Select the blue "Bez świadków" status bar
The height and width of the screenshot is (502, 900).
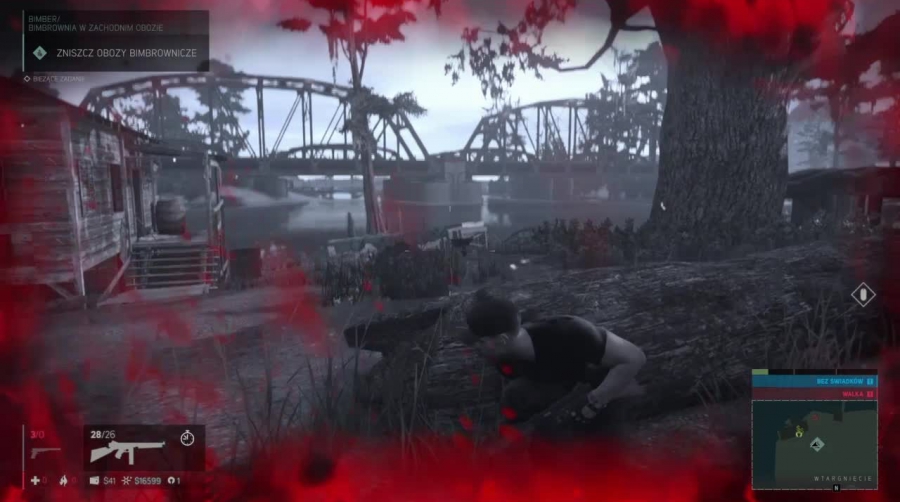coord(813,381)
